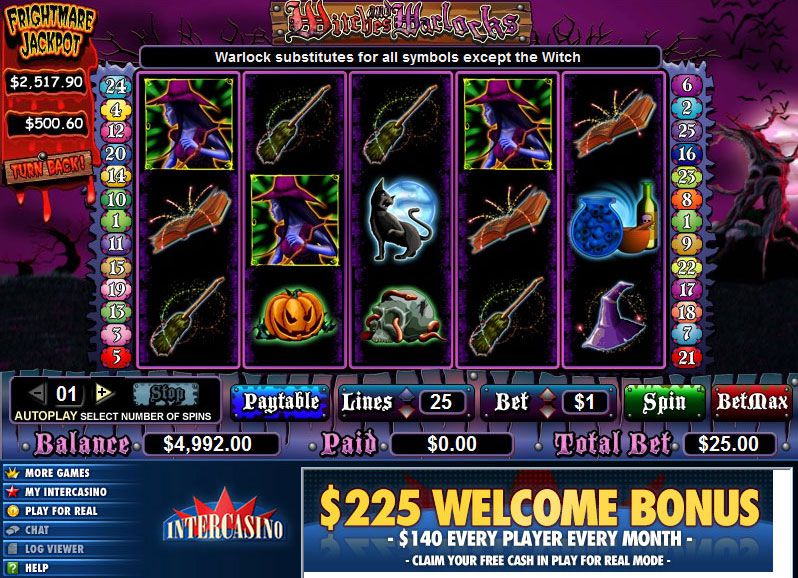
Task: Open the Paytable
Action: 280,402
